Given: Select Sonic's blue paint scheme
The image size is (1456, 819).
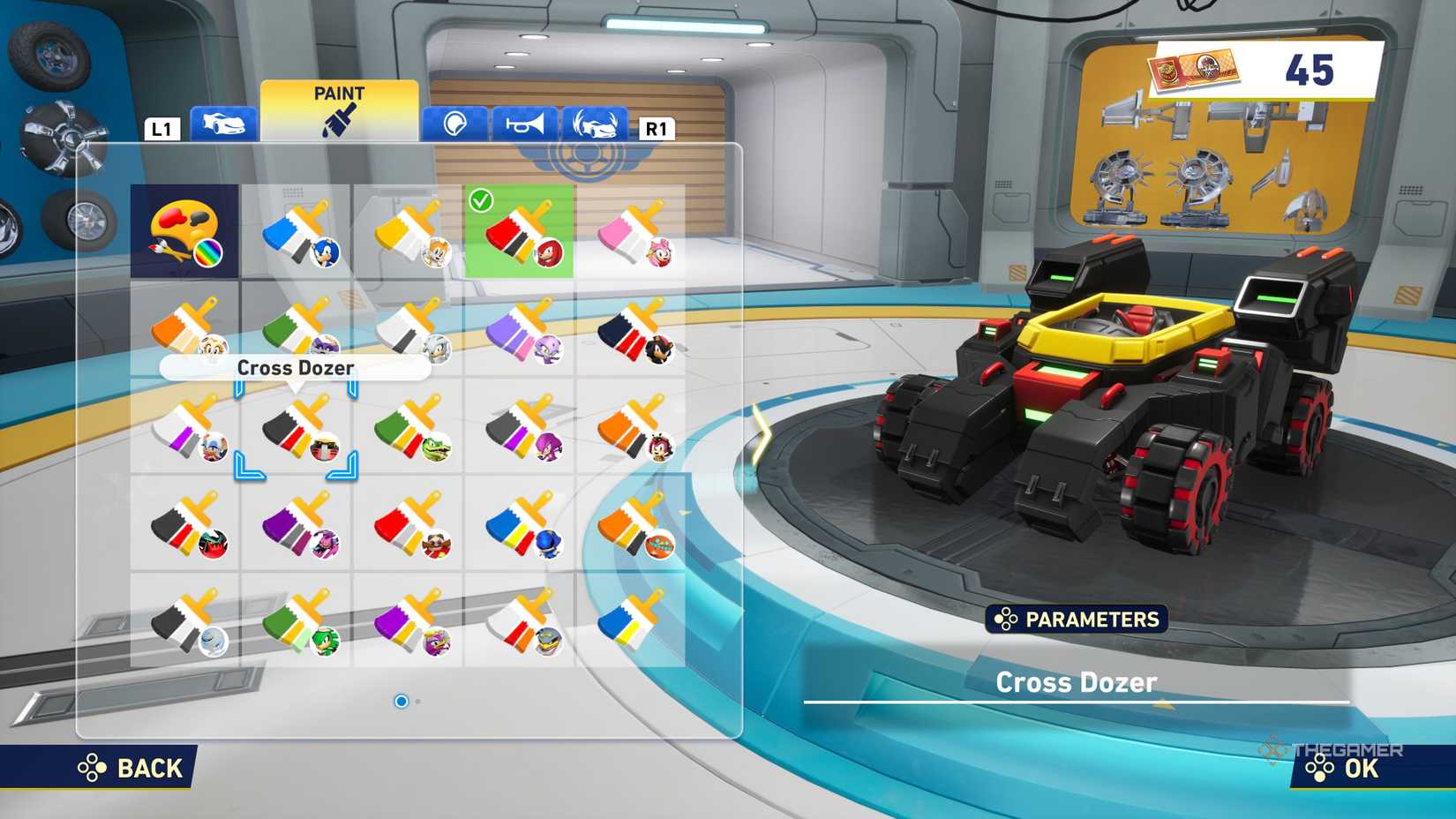Looking at the screenshot, I should tap(297, 232).
